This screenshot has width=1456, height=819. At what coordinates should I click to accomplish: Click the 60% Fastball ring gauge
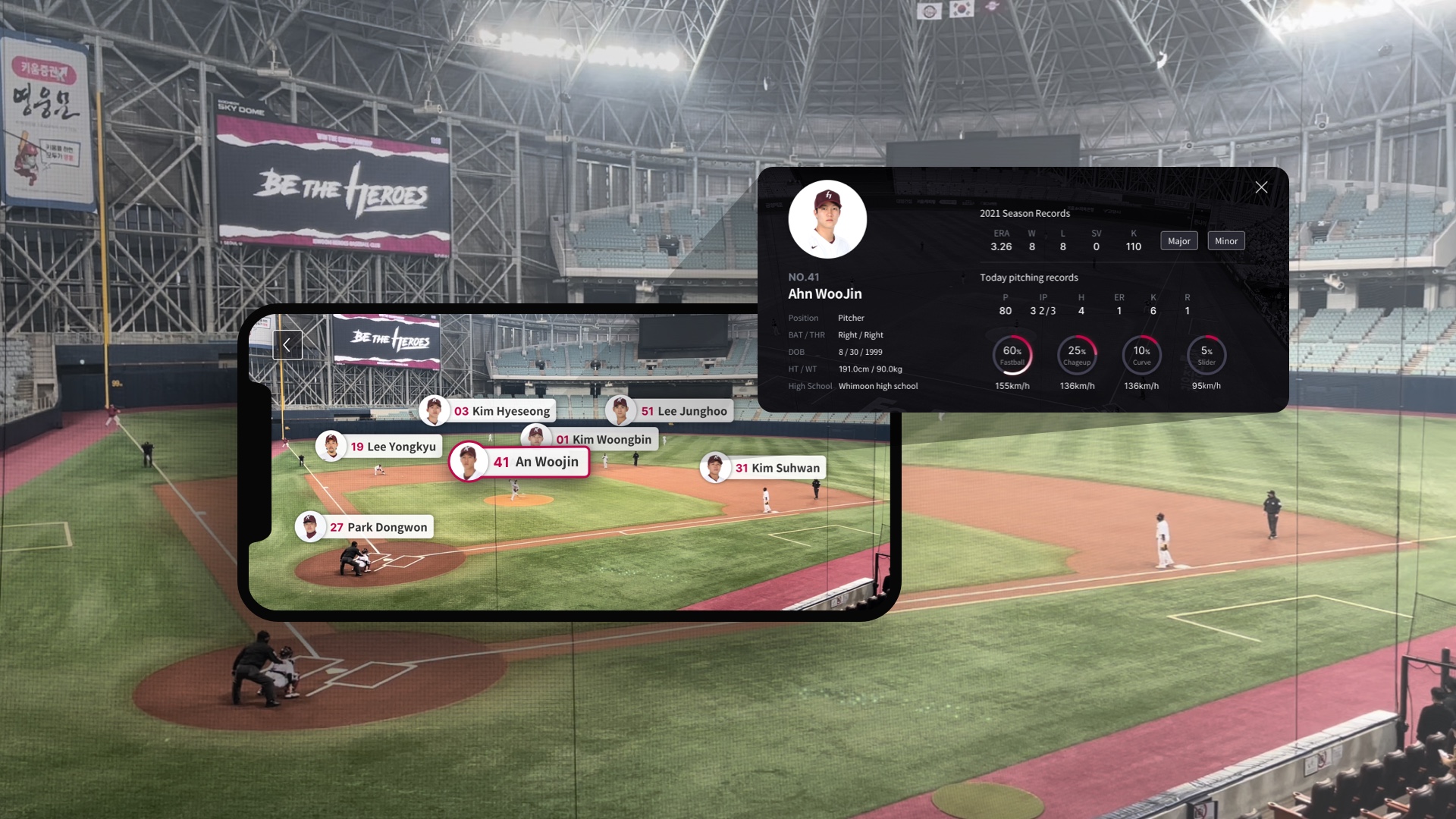click(x=1013, y=355)
